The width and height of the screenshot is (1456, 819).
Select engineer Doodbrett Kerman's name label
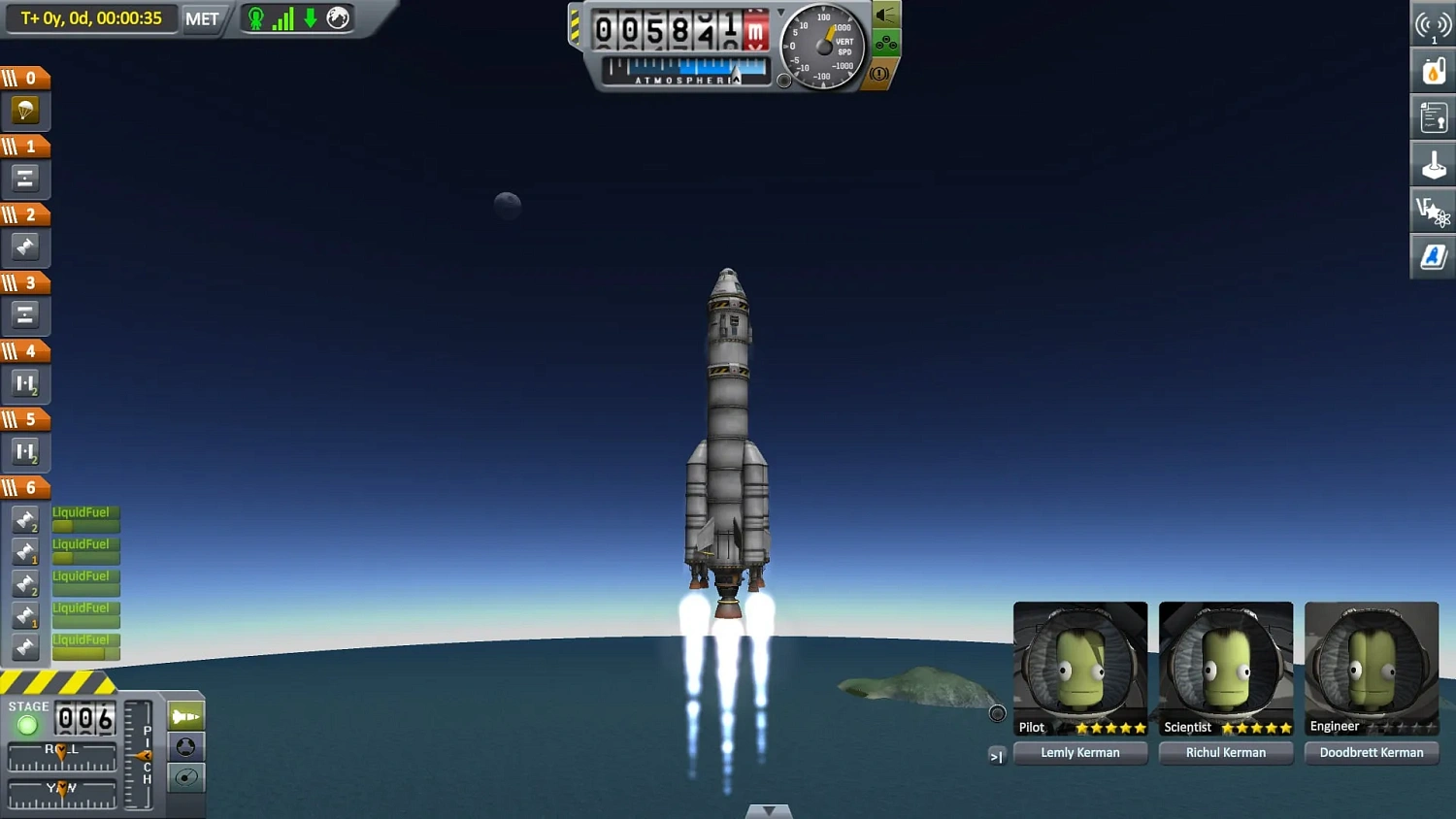pos(1372,752)
